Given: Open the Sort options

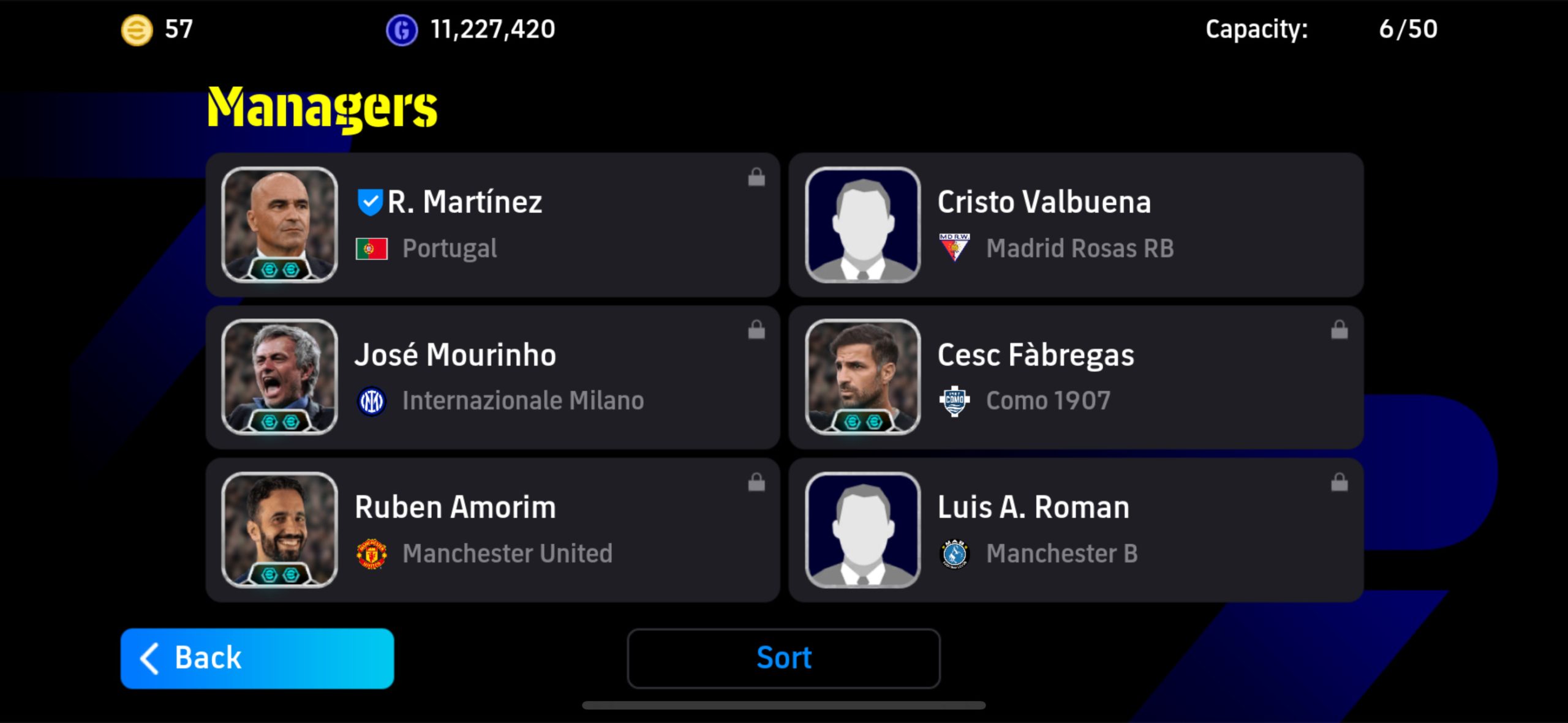Looking at the screenshot, I should click(783, 658).
